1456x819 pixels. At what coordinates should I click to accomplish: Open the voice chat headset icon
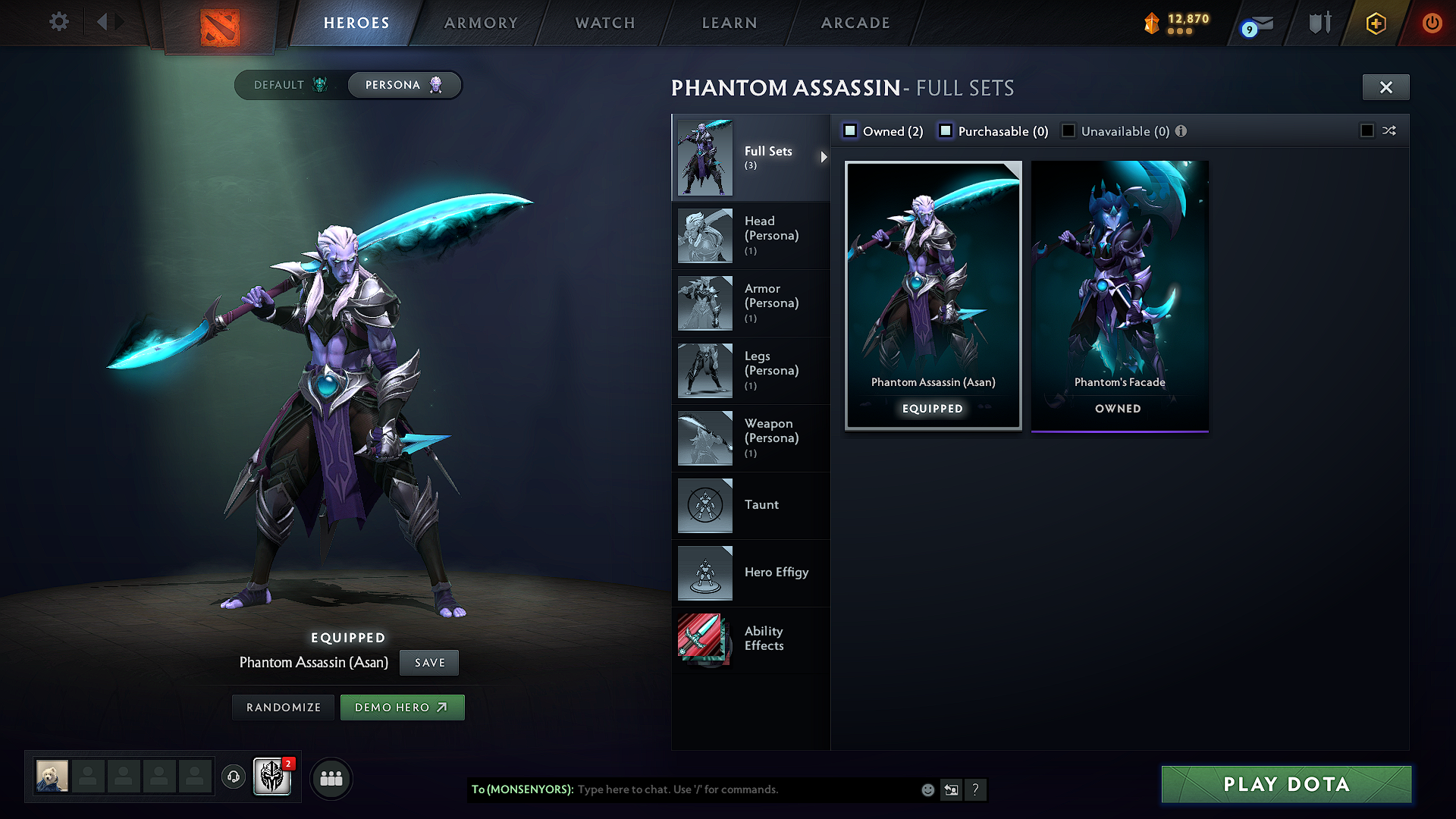coord(233,777)
